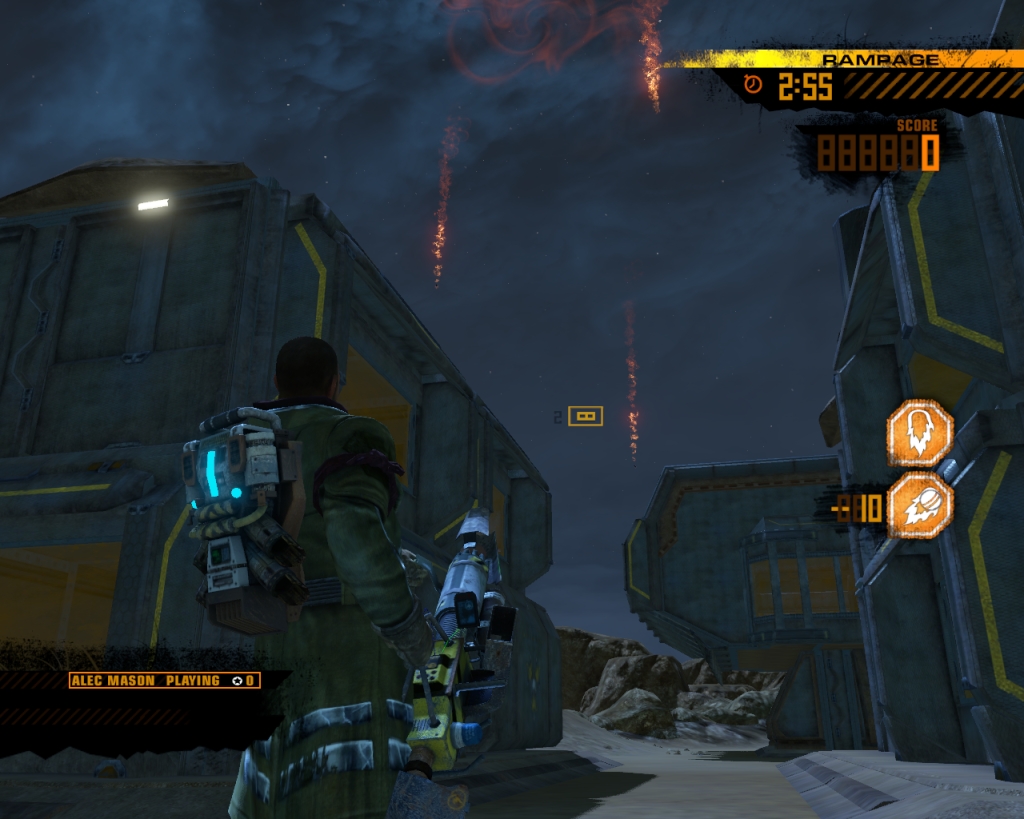Choose the flaming ball weapon icon
This screenshot has height=819, width=1024.
point(920,506)
